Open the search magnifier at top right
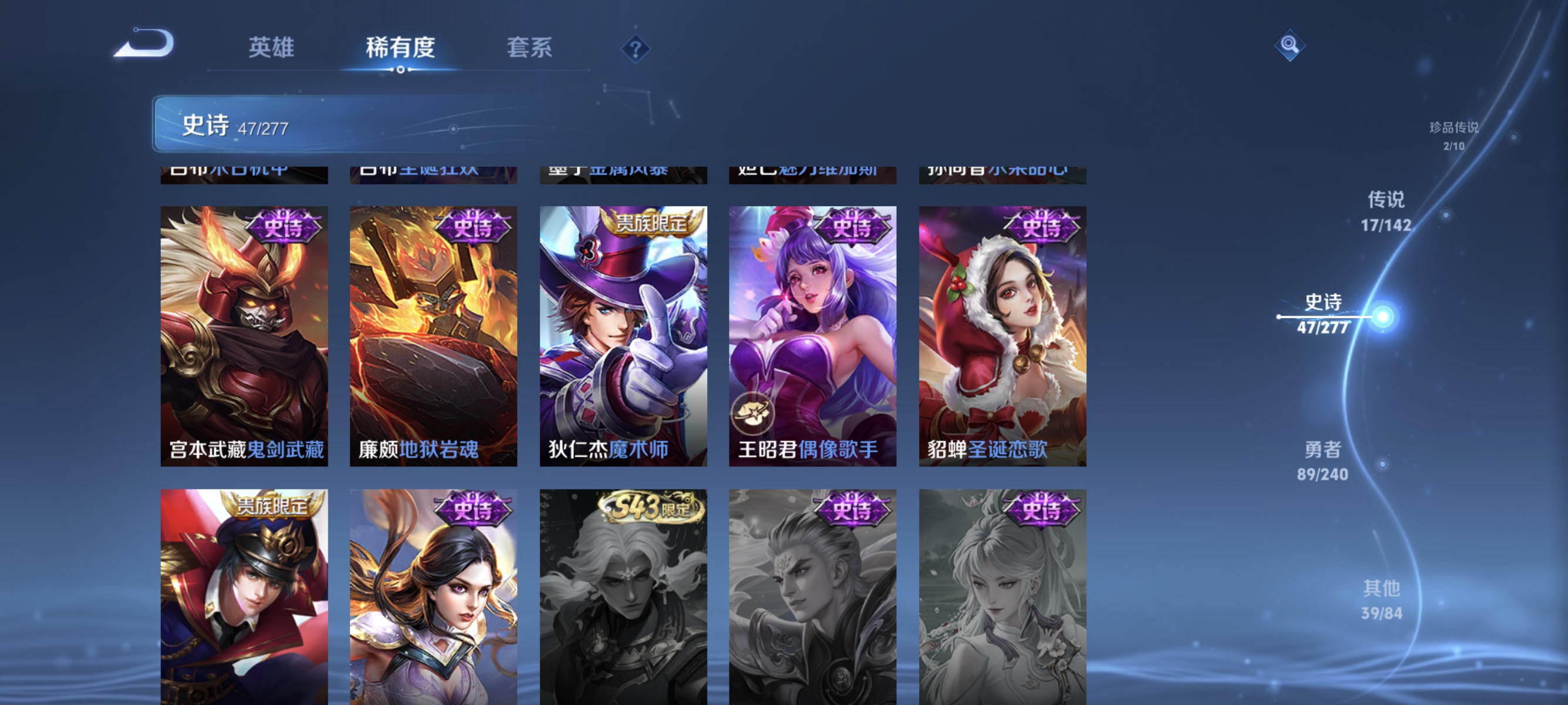The width and height of the screenshot is (1568, 705). 1290,45
